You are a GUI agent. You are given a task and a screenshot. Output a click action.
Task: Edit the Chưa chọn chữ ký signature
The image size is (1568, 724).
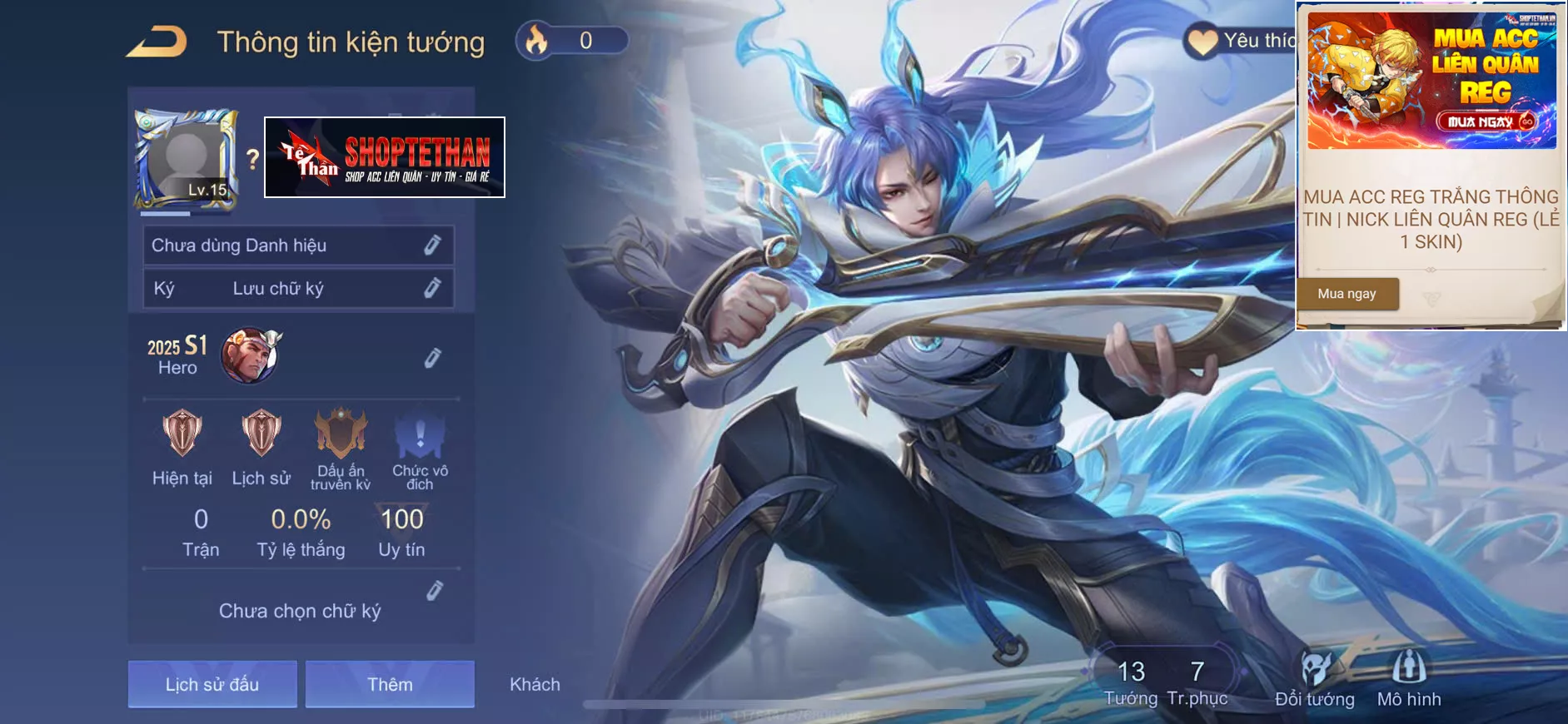tap(434, 591)
